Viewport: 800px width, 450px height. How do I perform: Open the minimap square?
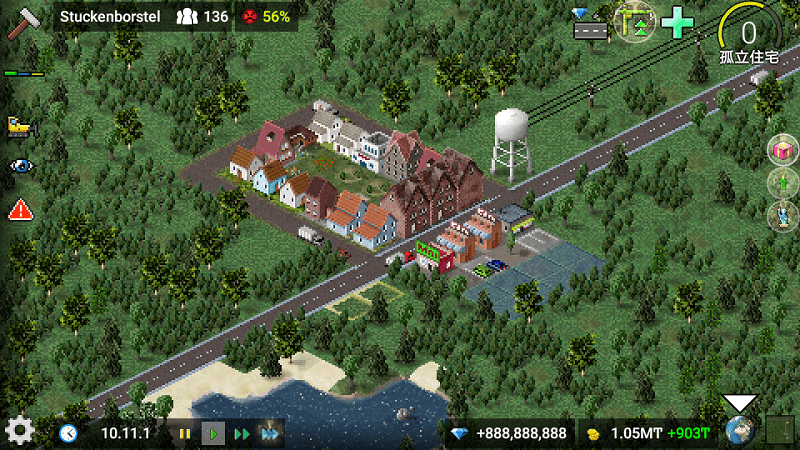pos(779,432)
